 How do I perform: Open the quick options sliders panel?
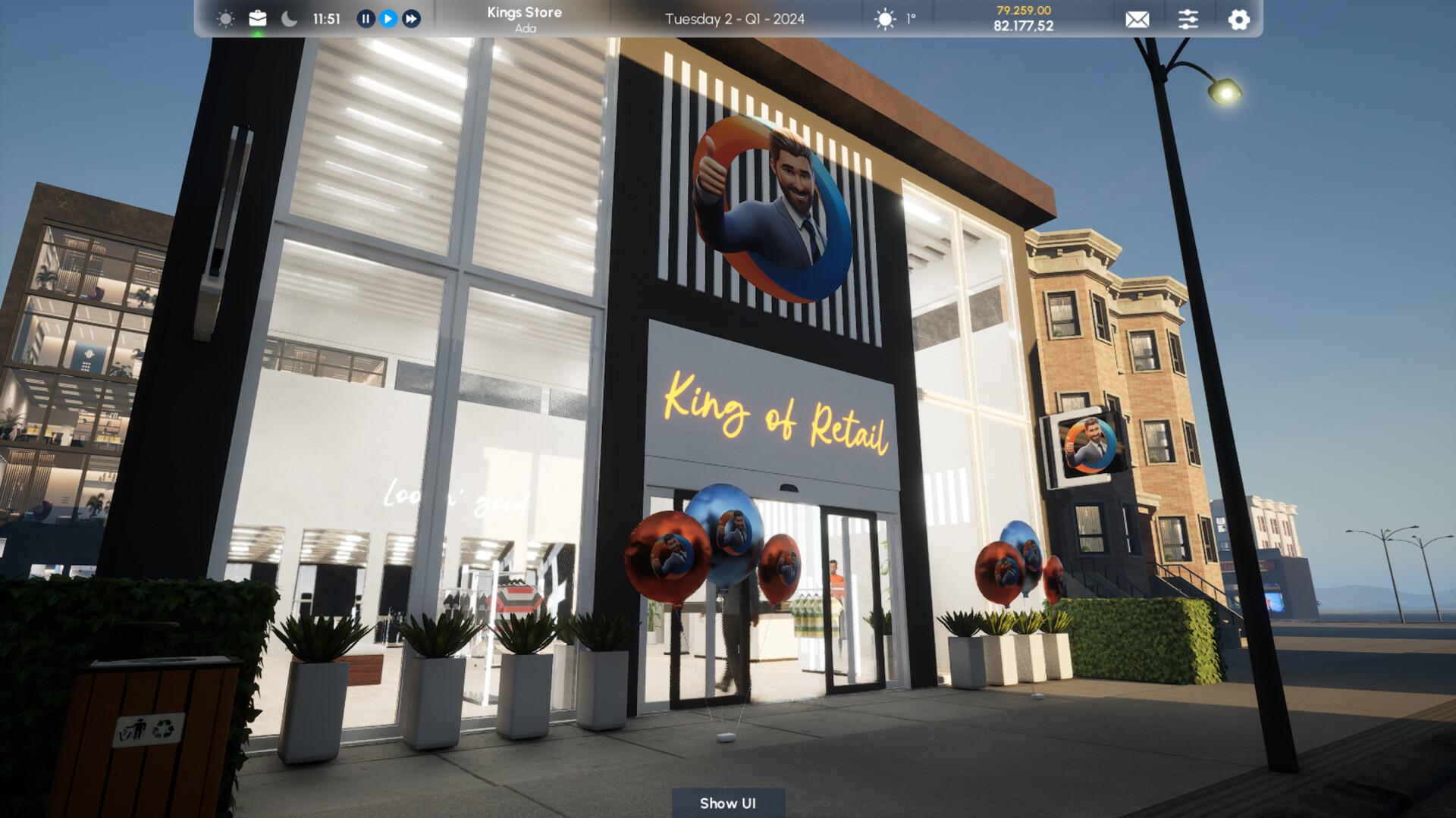[1188, 20]
